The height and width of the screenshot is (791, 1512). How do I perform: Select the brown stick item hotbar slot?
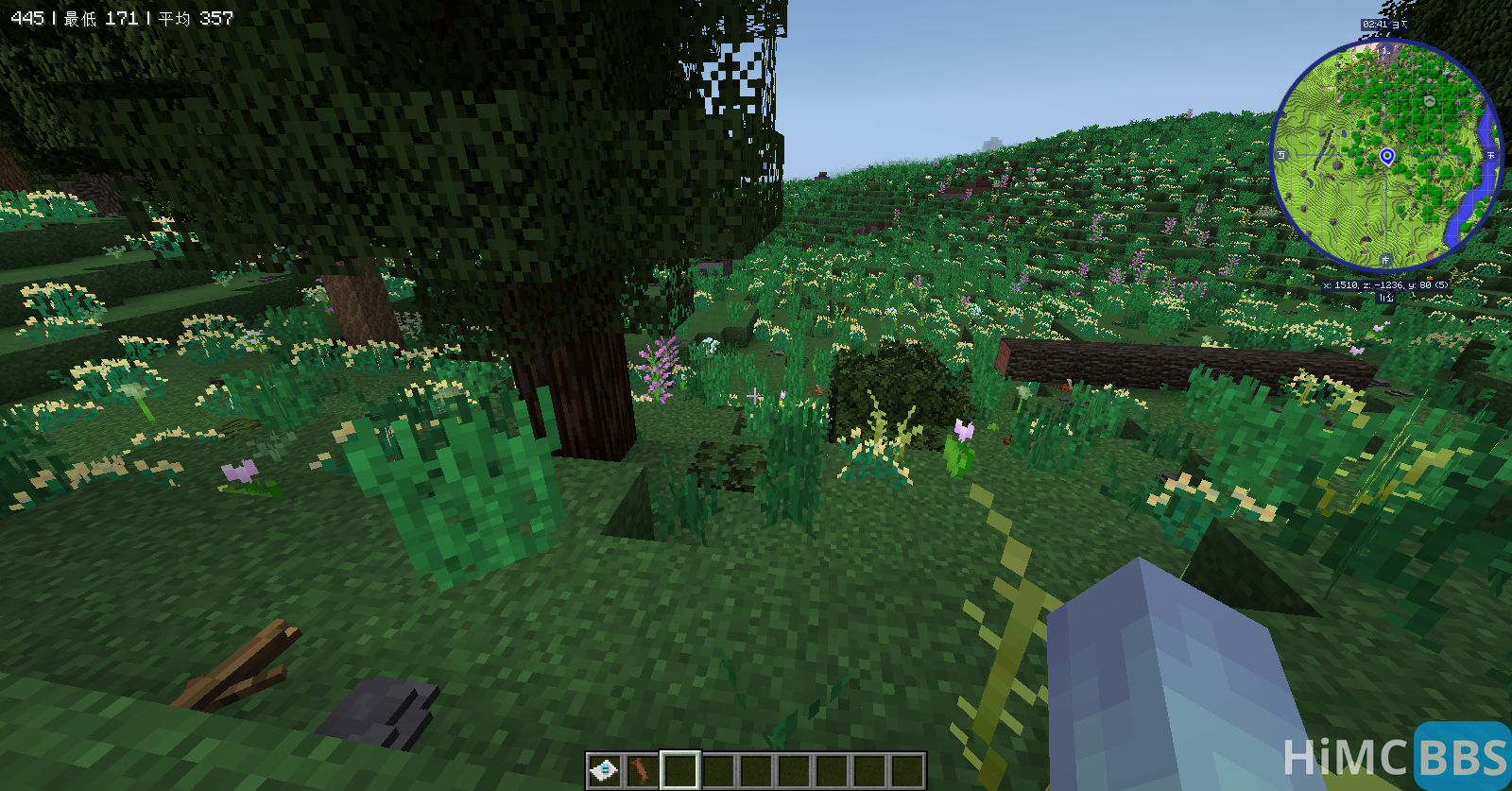[x=642, y=770]
